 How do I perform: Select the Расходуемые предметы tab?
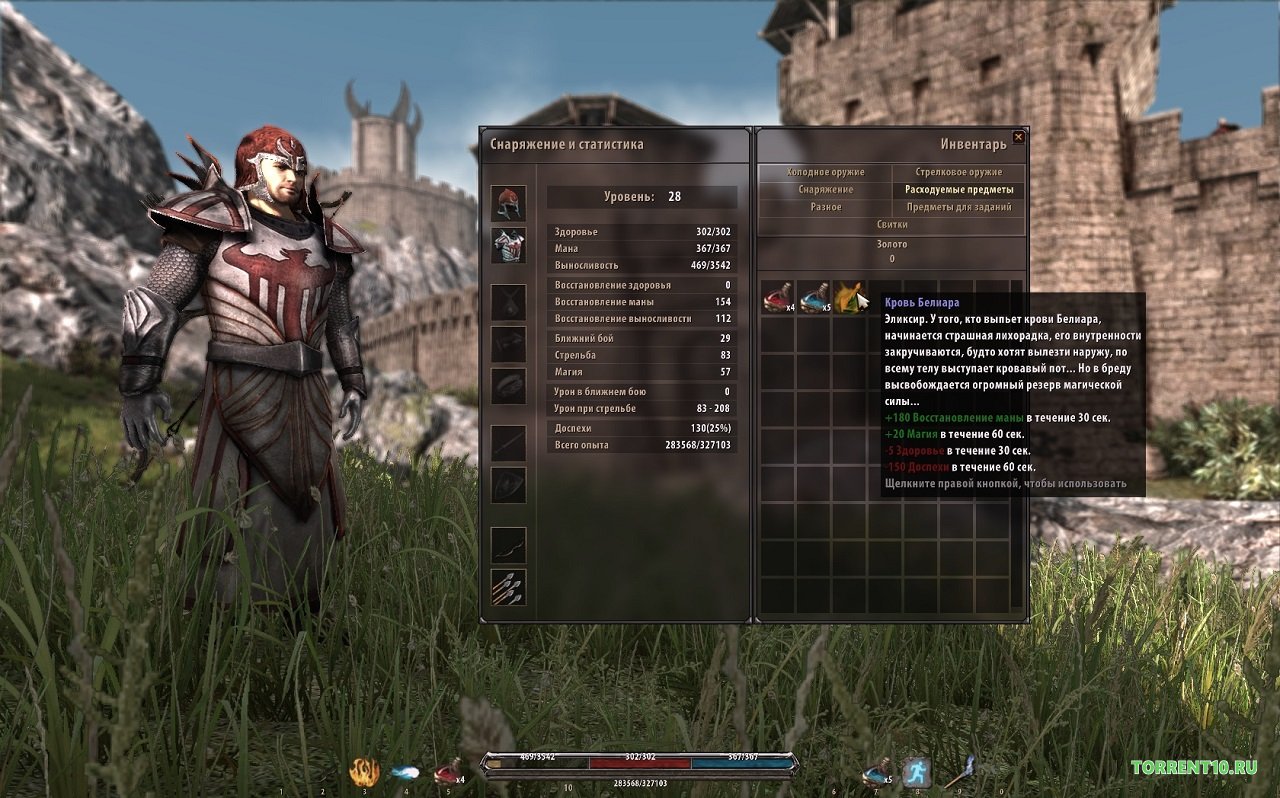tap(959, 189)
